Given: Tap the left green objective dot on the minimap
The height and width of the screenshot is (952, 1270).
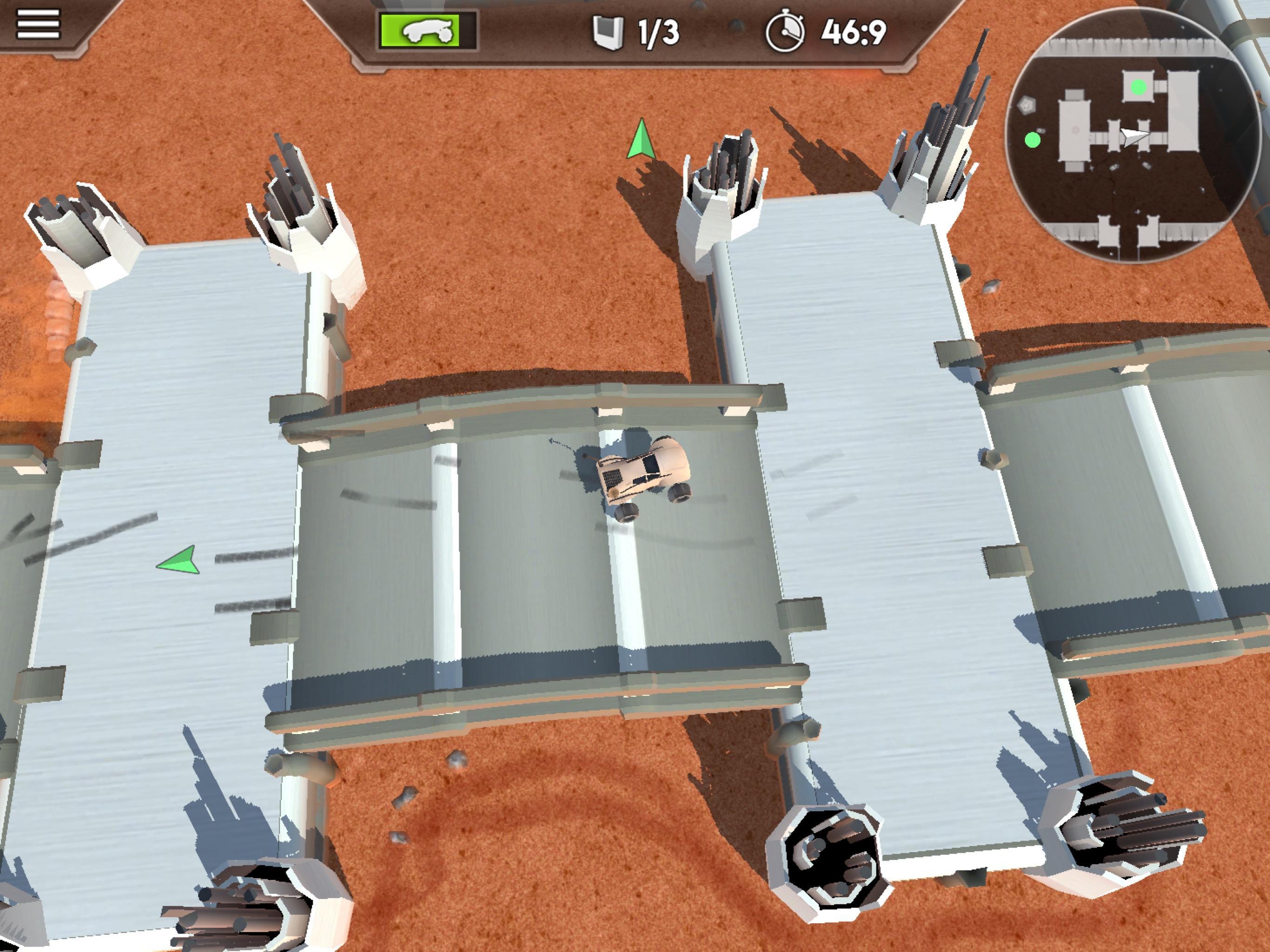Looking at the screenshot, I should tap(1032, 140).
